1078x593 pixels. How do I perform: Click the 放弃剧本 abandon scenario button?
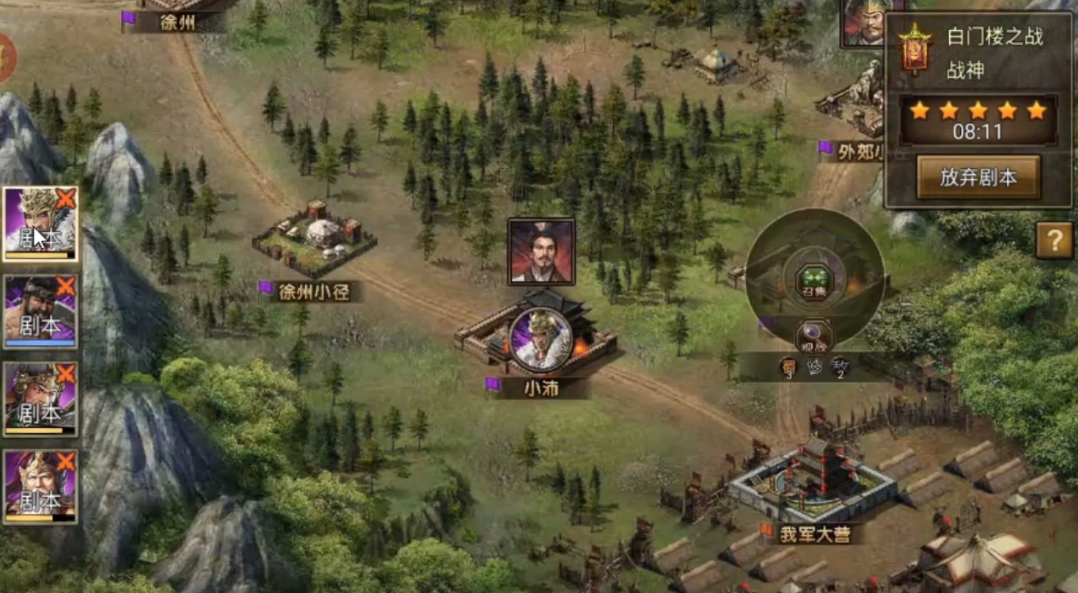(x=978, y=178)
